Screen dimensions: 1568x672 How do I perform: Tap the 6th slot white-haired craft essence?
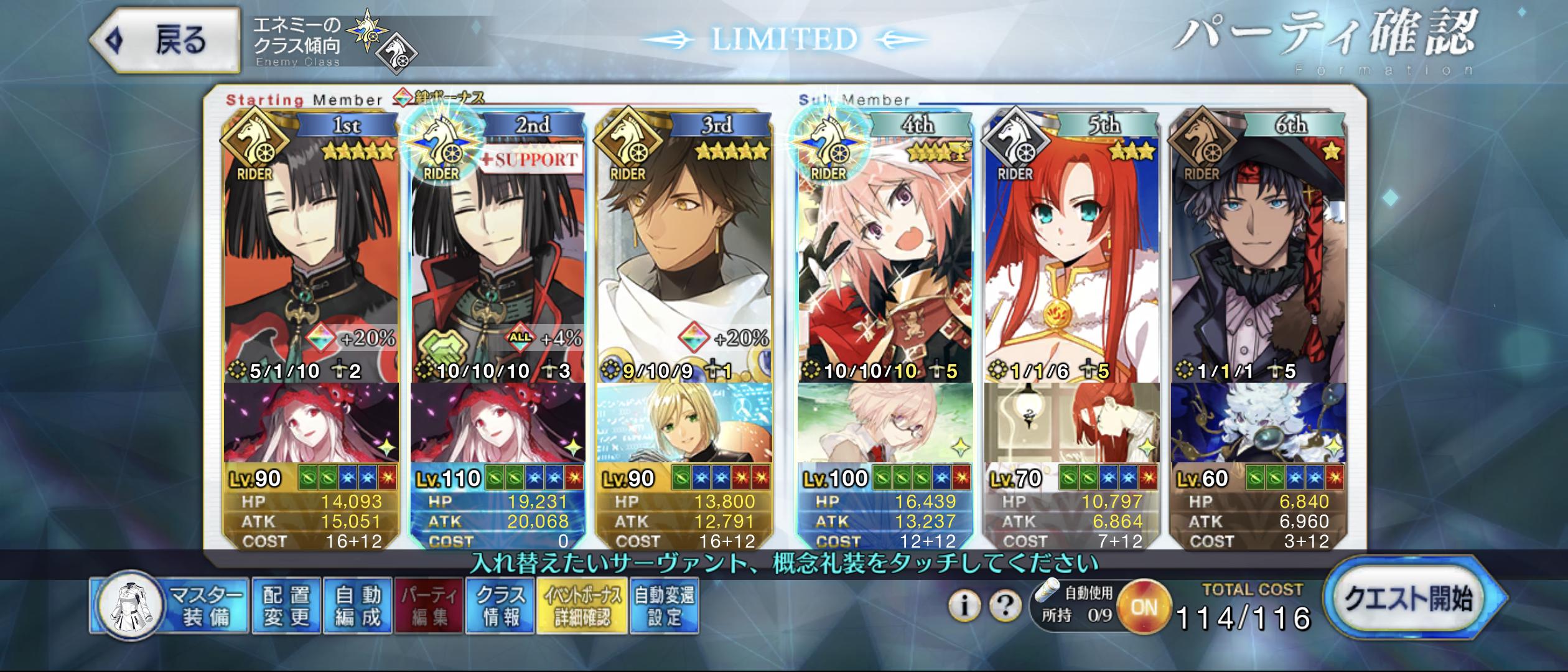point(1258,423)
